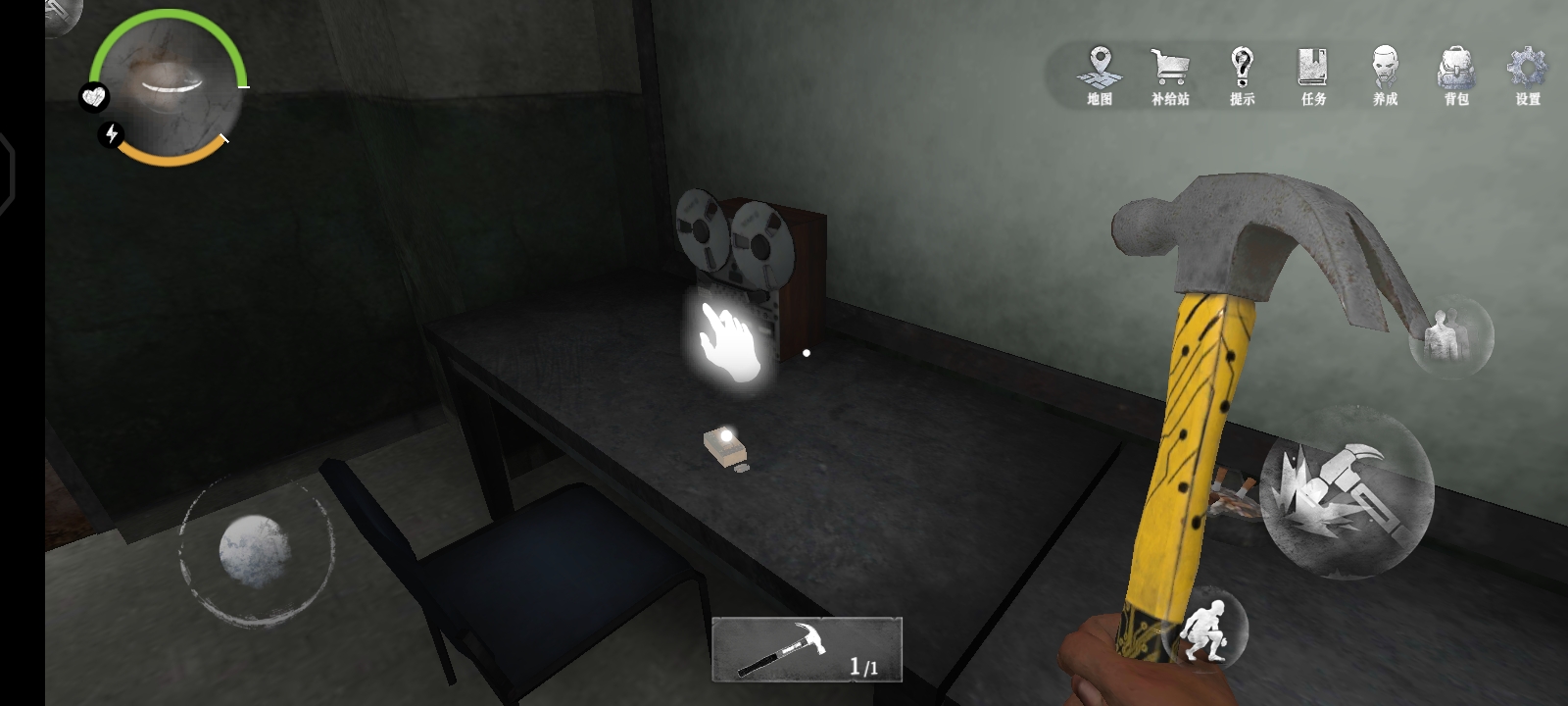Select the hammer weapon slot
This screenshot has height=706, width=1568.
pos(806,649)
